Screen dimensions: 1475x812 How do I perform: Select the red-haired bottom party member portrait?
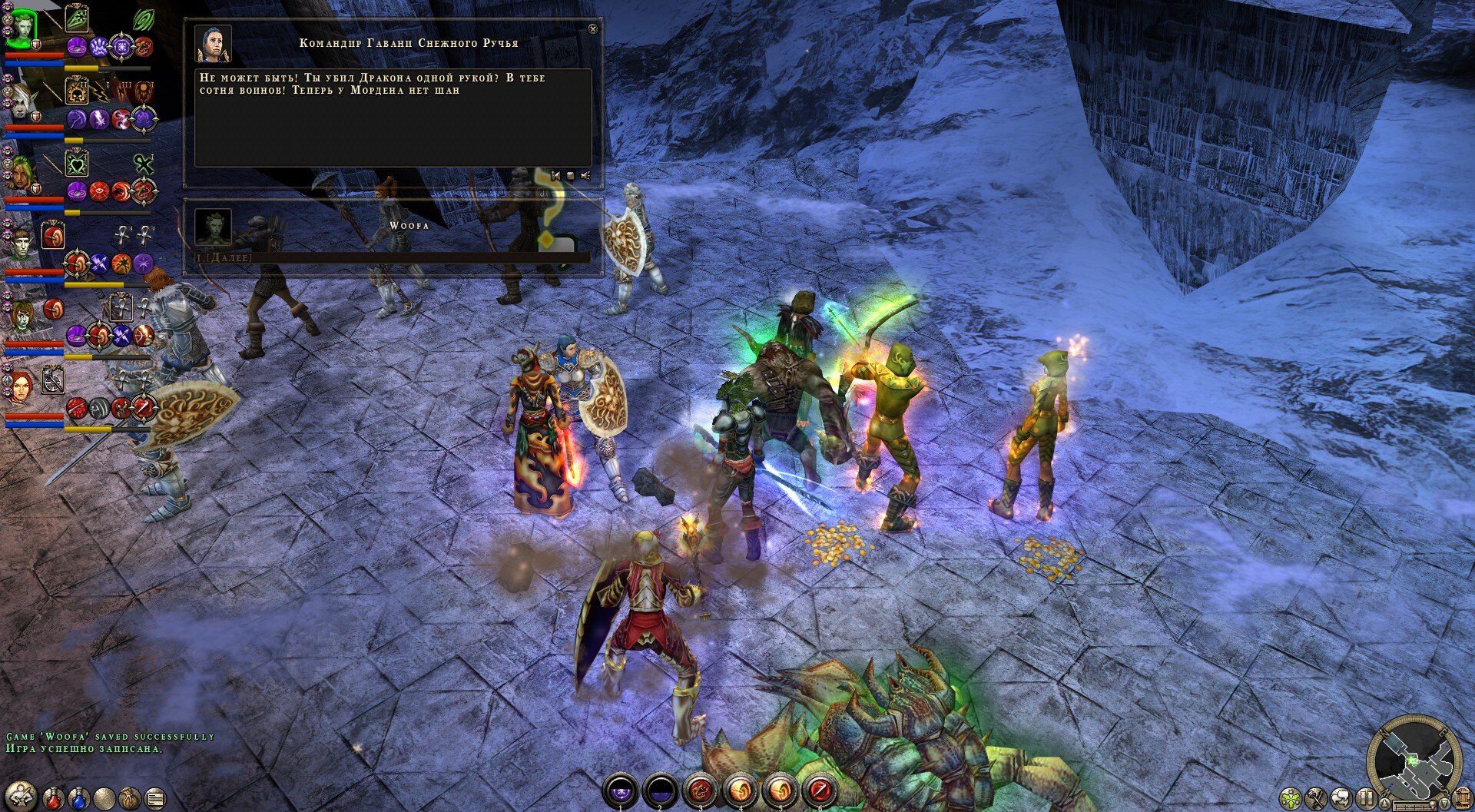(21, 386)
